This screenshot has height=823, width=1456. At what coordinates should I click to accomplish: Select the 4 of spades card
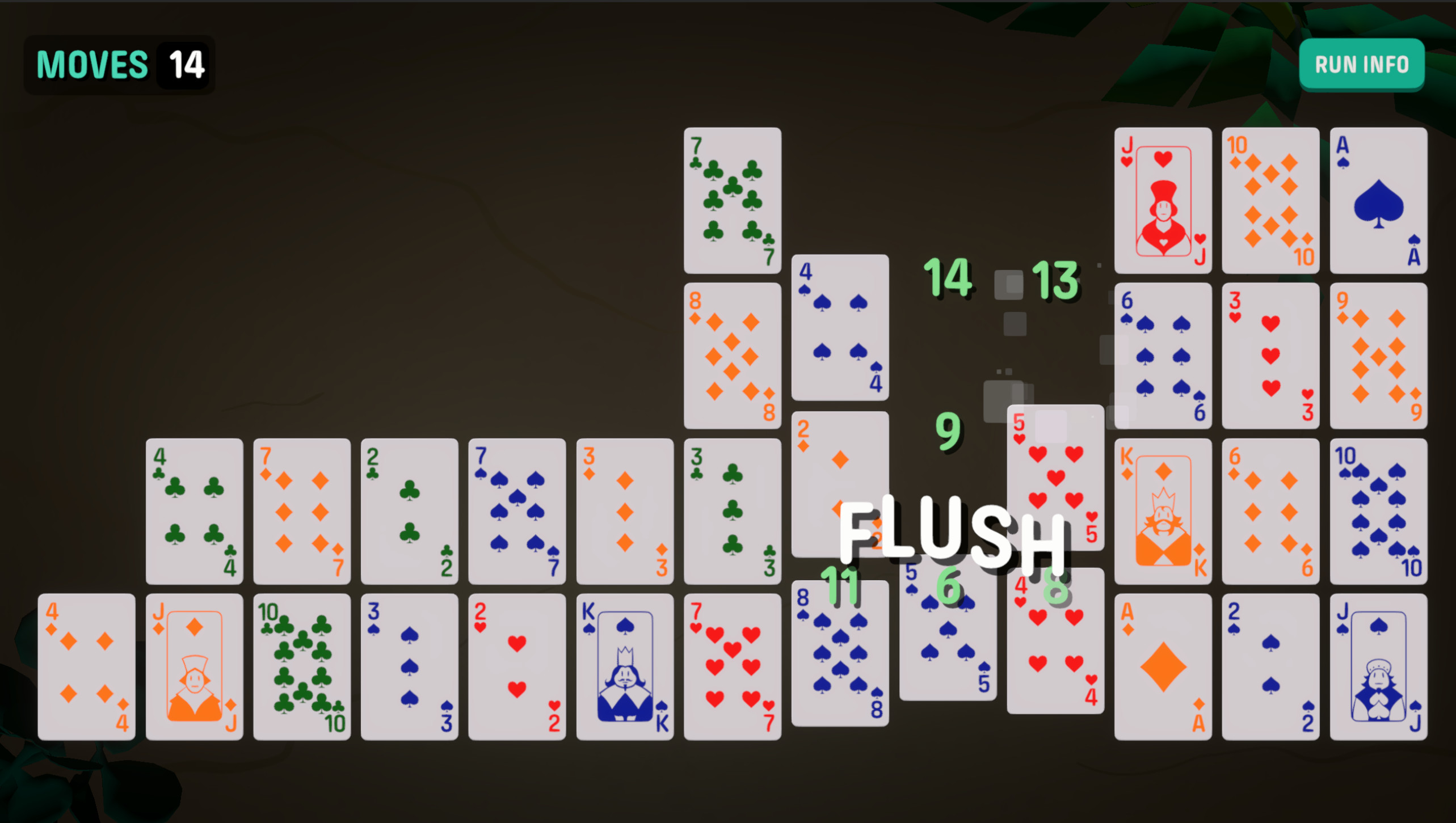click(x=839, y=329)
